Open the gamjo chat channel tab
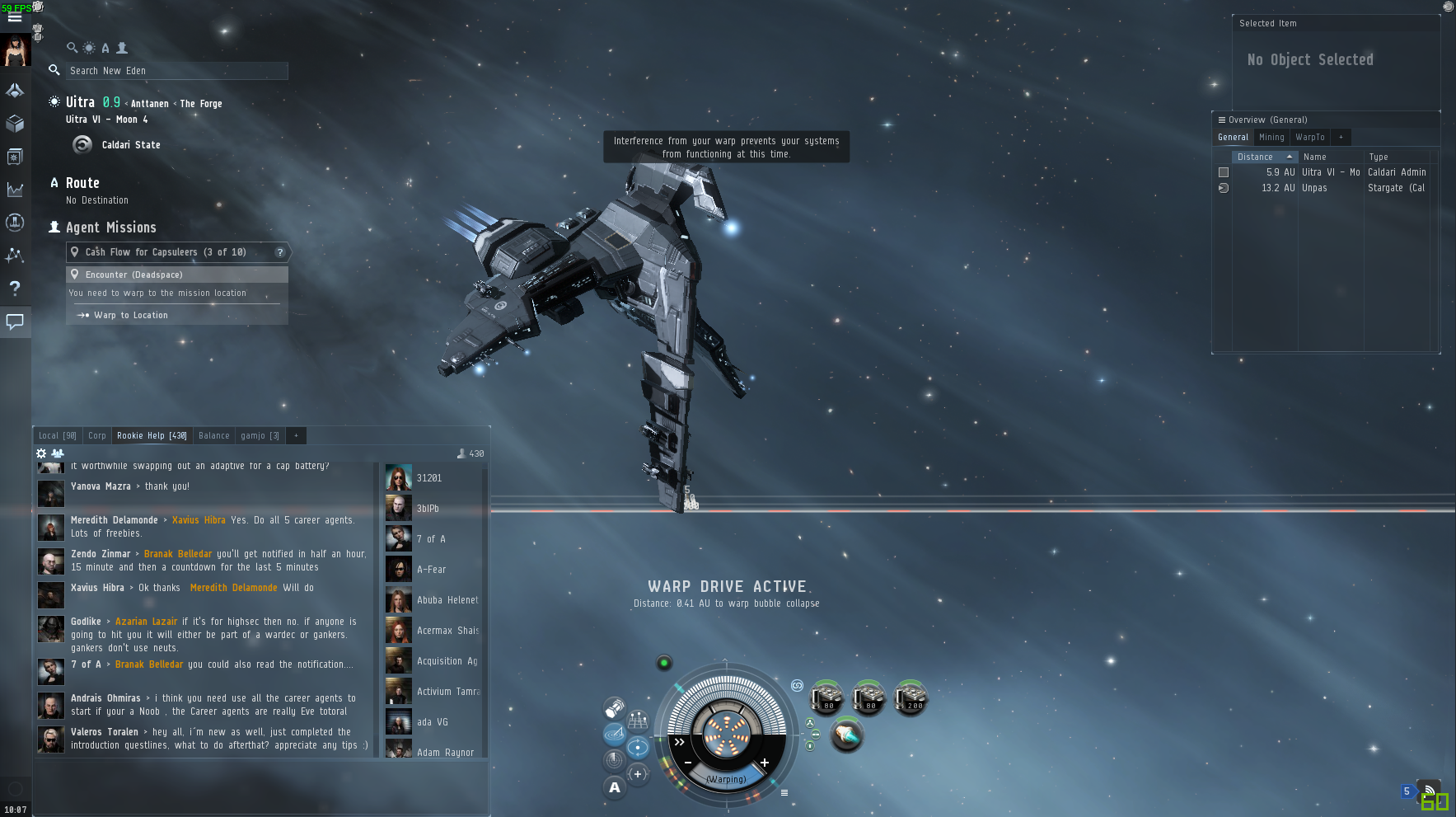Viewport: 1456px width, 817px height. 260,435
